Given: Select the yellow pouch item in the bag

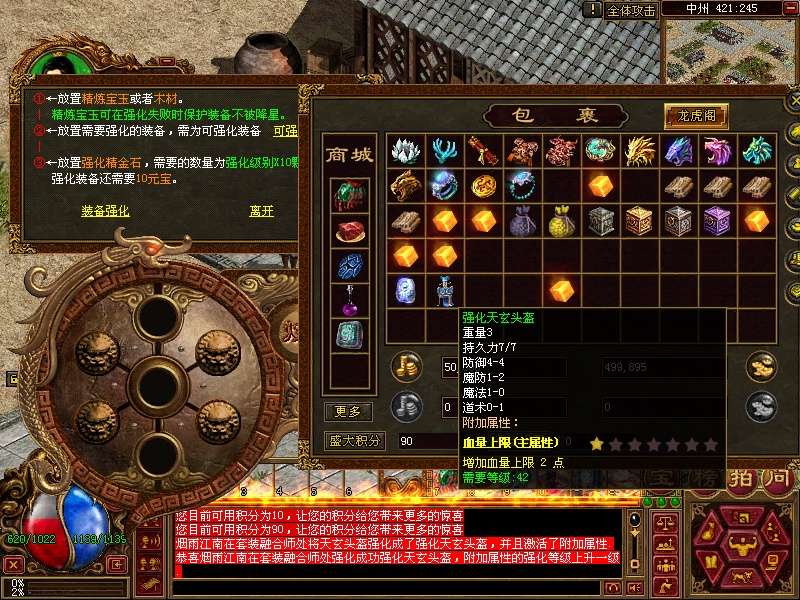Looking at the screenshot, I should point(561,220).
